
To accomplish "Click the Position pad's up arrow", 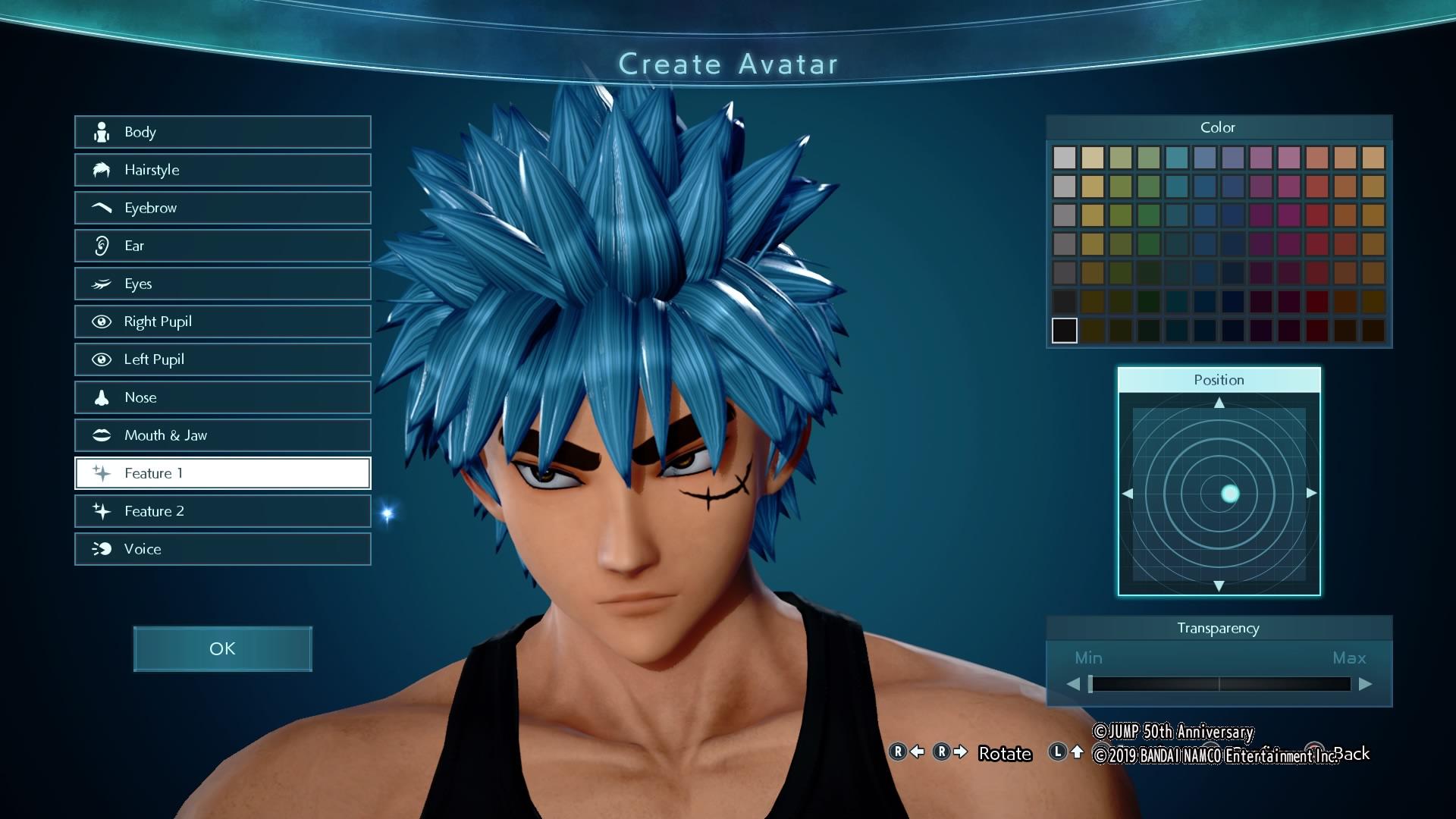I will 1219,403.
